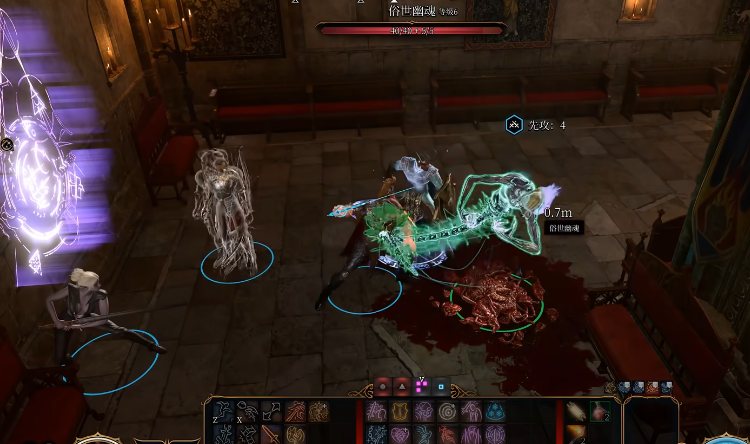Activate the spiral target spell icon
Image resolution: width=750 pixels, height=444 pixels.
point(447,411)
